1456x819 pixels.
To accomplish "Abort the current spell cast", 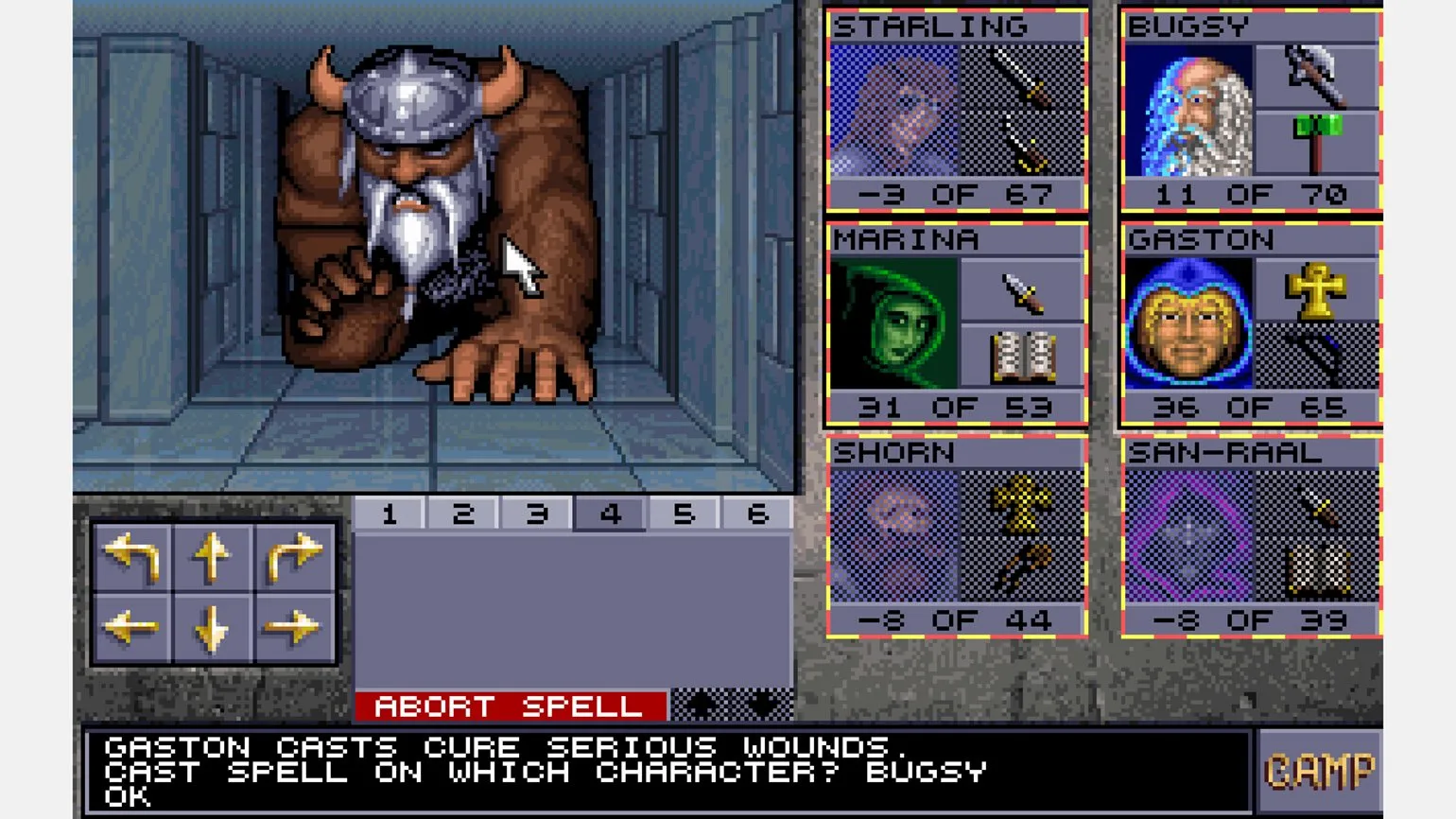I will point(511,706).
